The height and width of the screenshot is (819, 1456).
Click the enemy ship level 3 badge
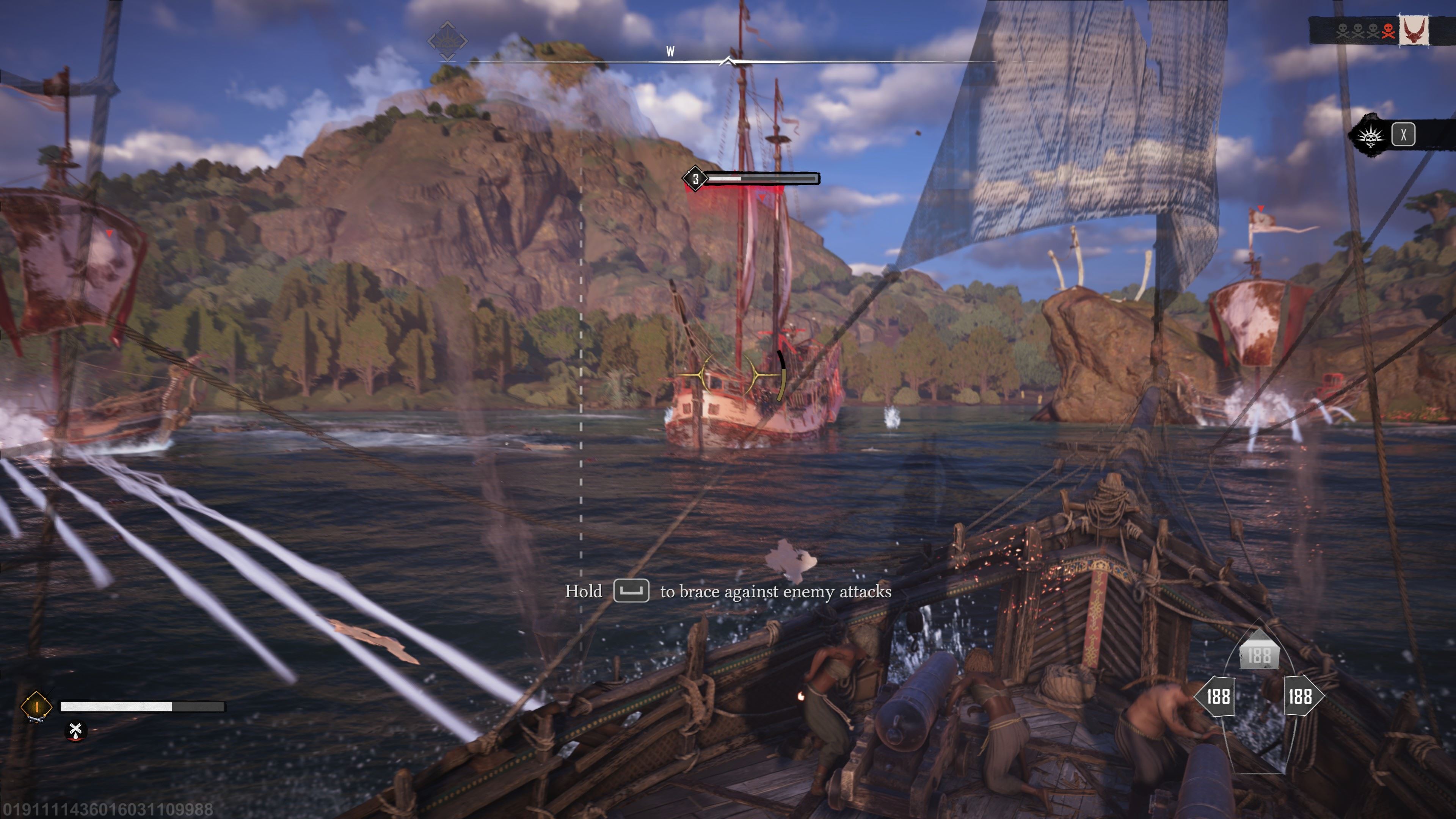[695, 179]
